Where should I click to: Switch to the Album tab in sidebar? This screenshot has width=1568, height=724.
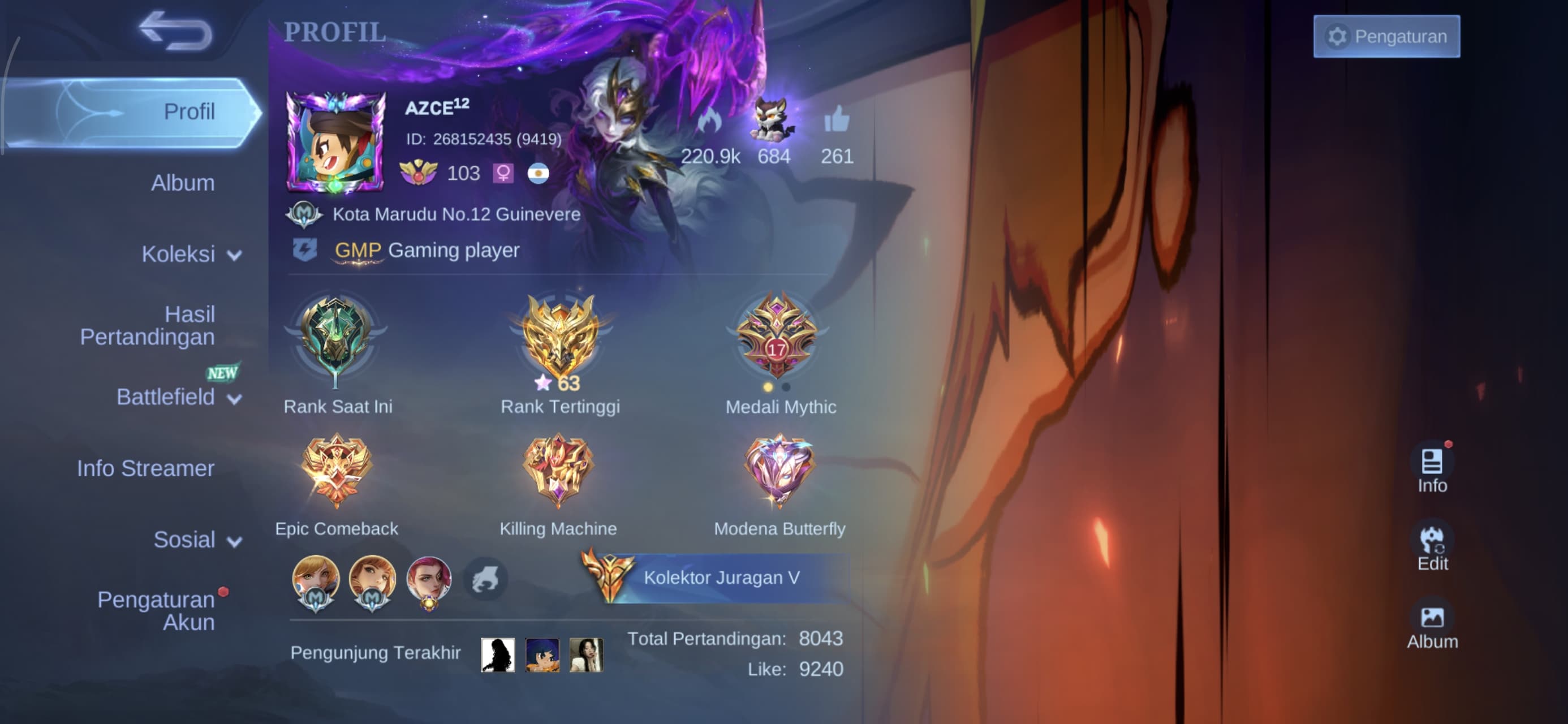pos(183,183)
